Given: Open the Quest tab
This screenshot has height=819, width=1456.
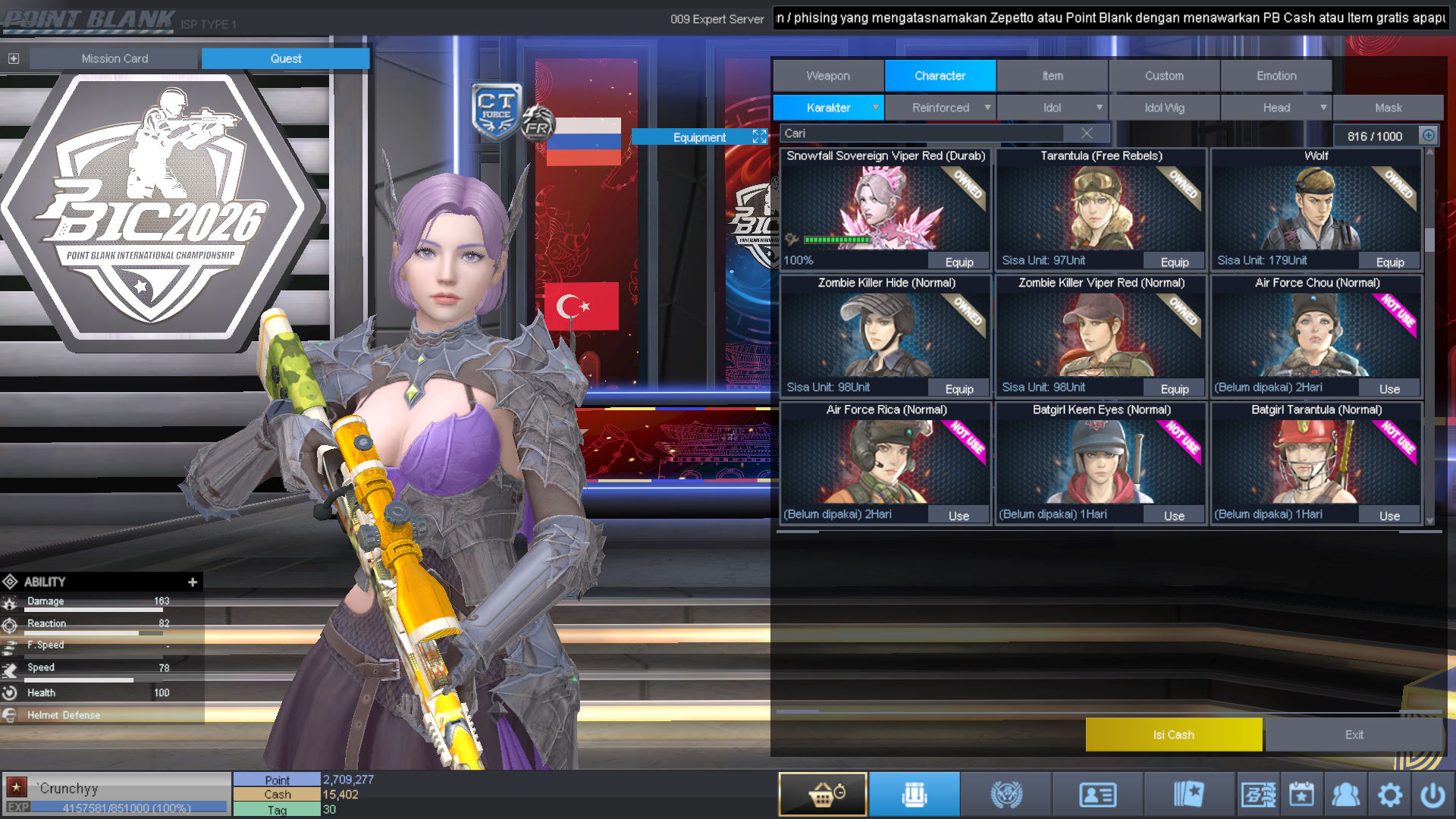Looking at the screenshot, I should click(x=285, y=58).
